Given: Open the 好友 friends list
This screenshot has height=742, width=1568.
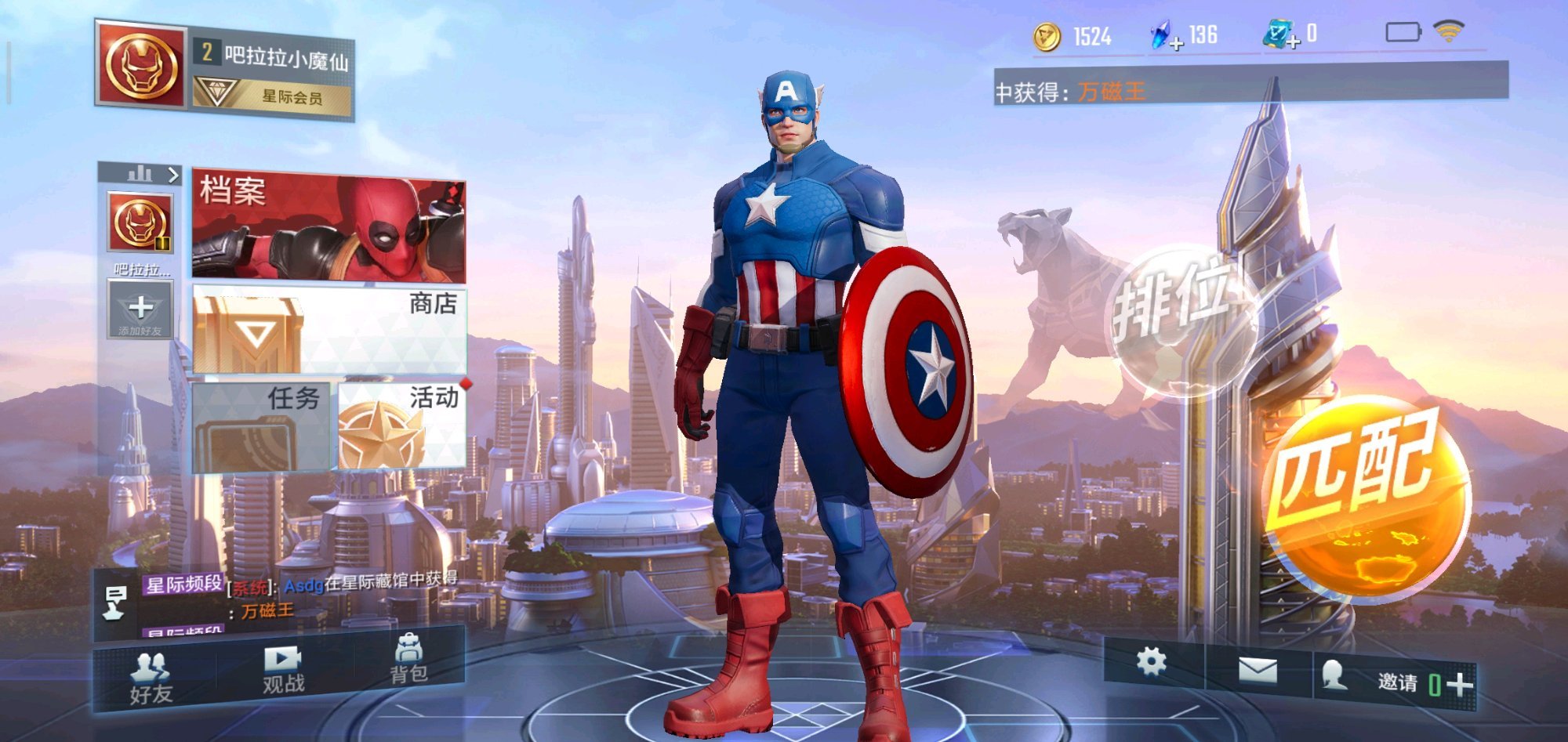Looking at the screenshot, I should (151, 679).
